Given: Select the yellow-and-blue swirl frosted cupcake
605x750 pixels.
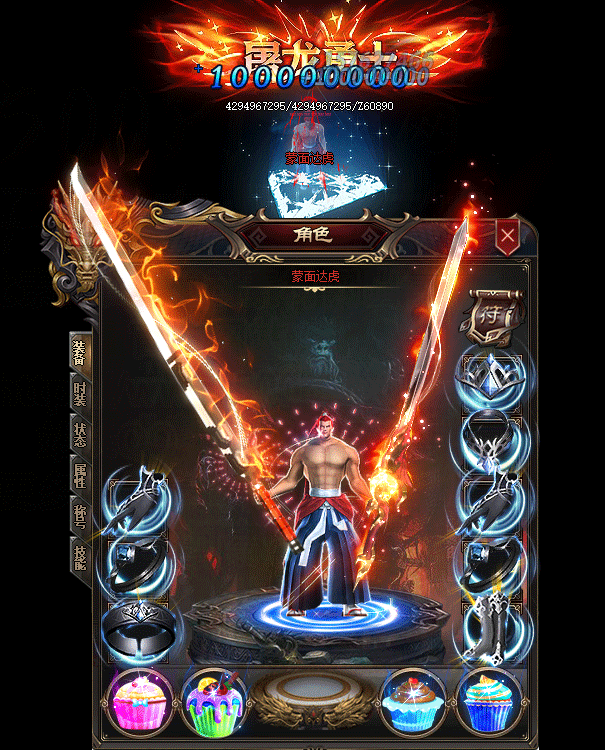Looking at the screenshot, I should (487, 700).
